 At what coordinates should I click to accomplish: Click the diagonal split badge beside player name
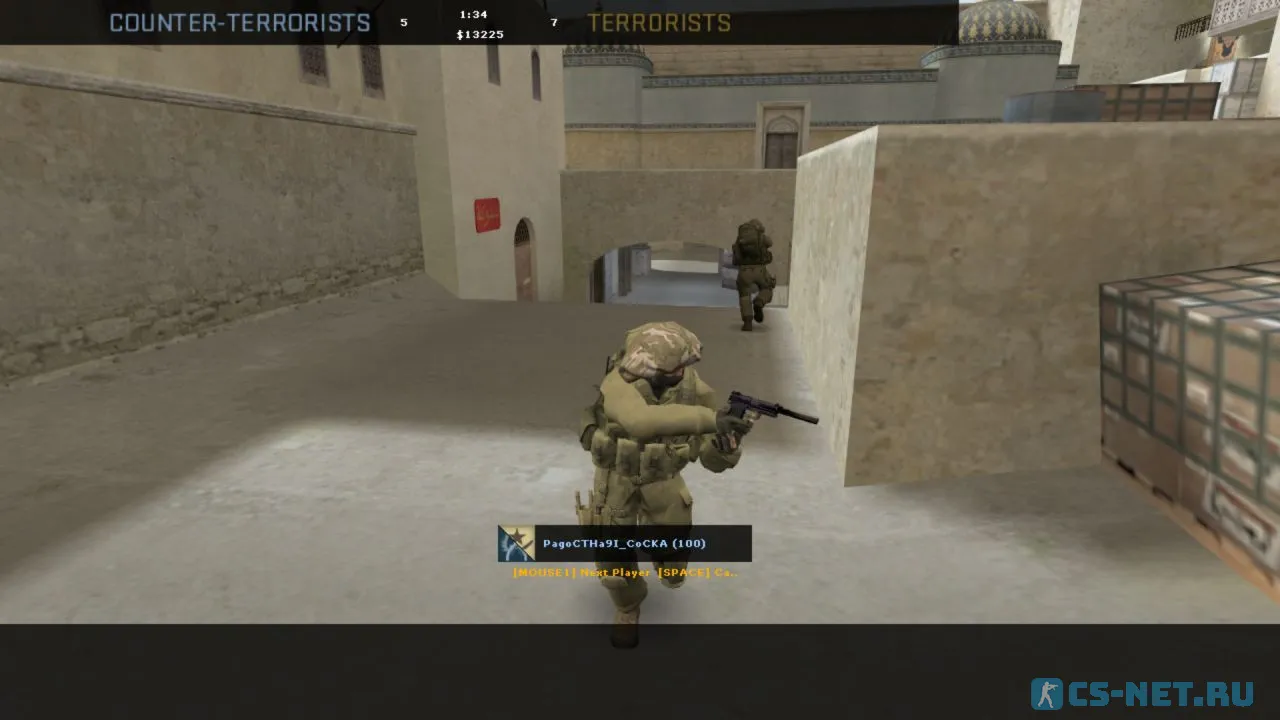[515, 544]
